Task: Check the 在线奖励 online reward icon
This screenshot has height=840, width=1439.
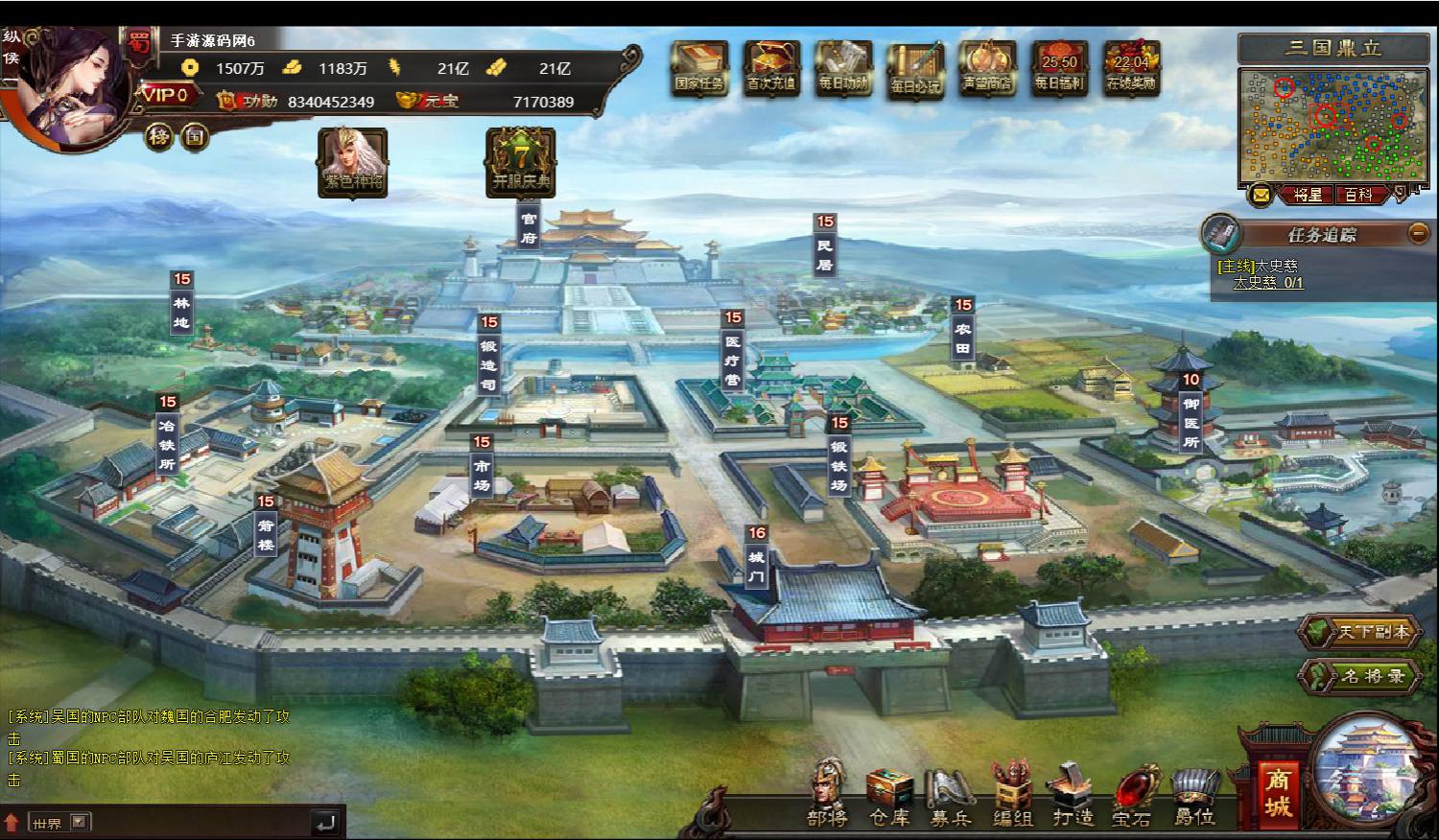Action: point(1131,66)
